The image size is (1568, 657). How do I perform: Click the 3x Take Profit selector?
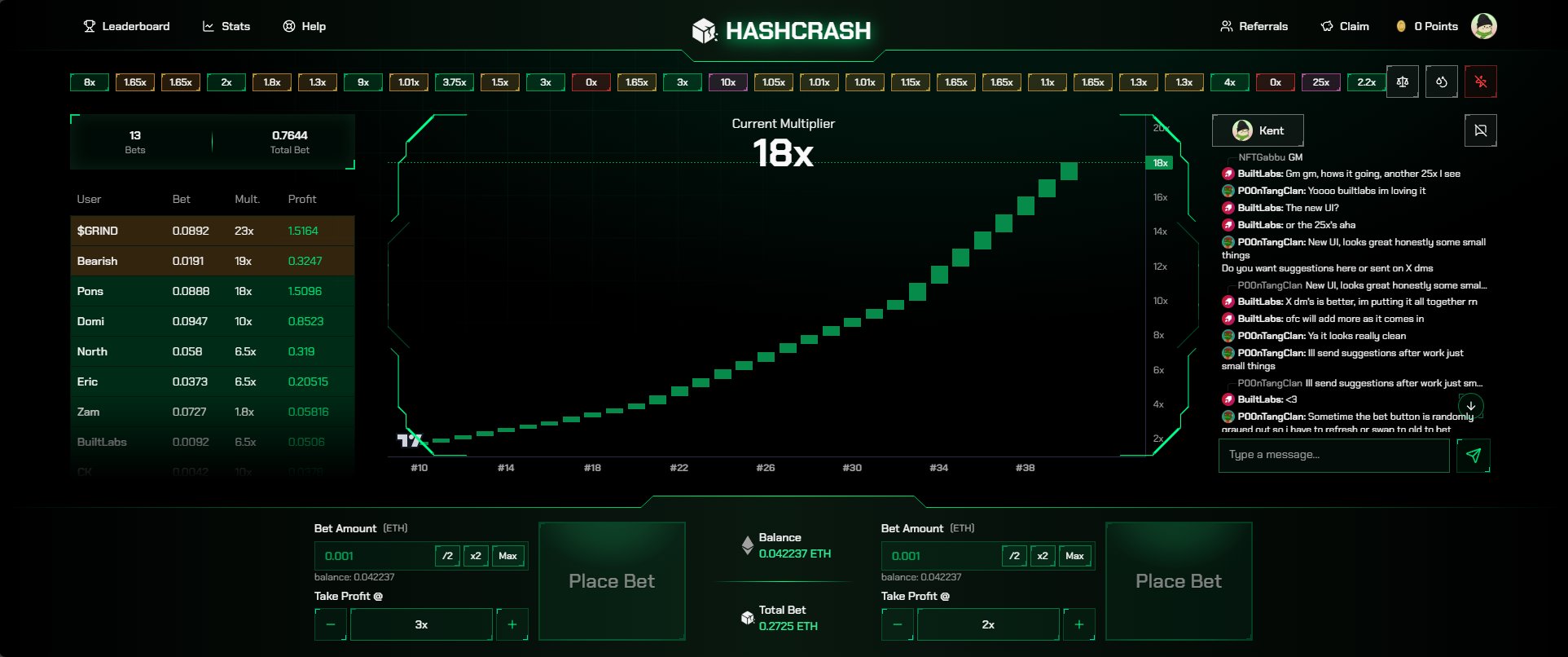[x=420, y=624]
